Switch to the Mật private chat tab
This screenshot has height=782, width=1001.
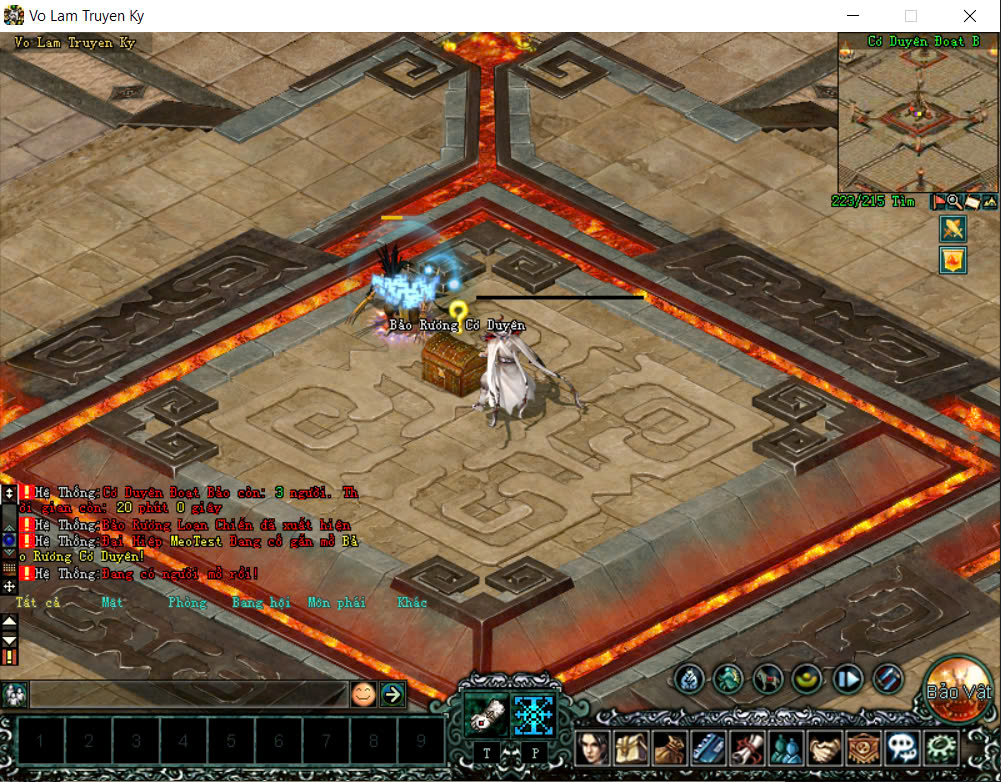coord(113,602)
